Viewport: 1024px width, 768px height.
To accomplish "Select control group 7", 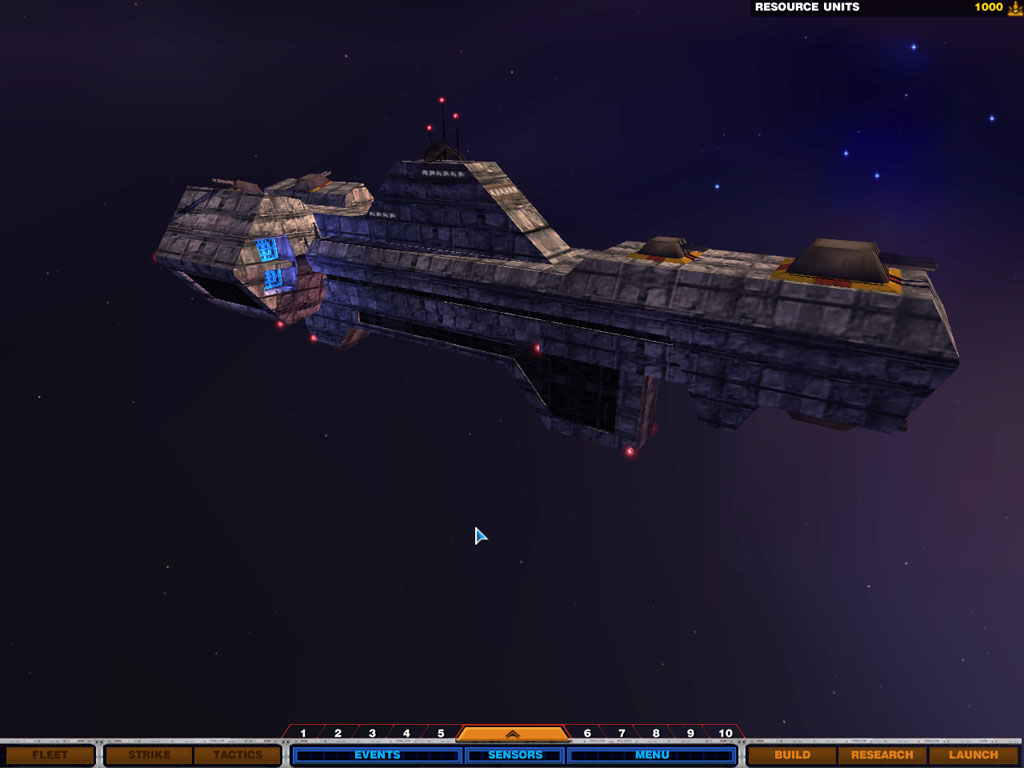I will pyautogui.click(x=621, y=734).
